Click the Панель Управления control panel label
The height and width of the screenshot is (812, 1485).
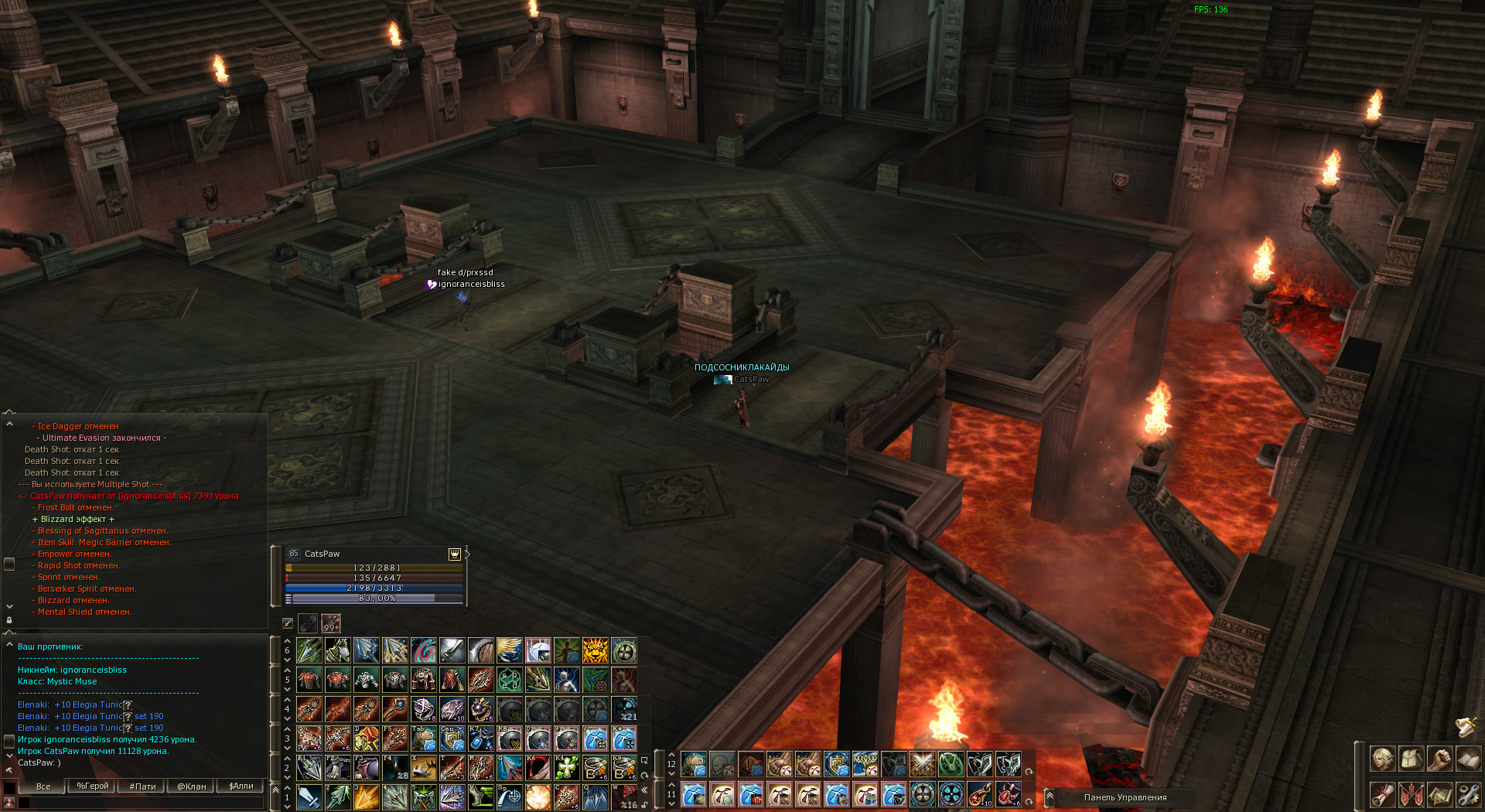(x=1125, y=797)
